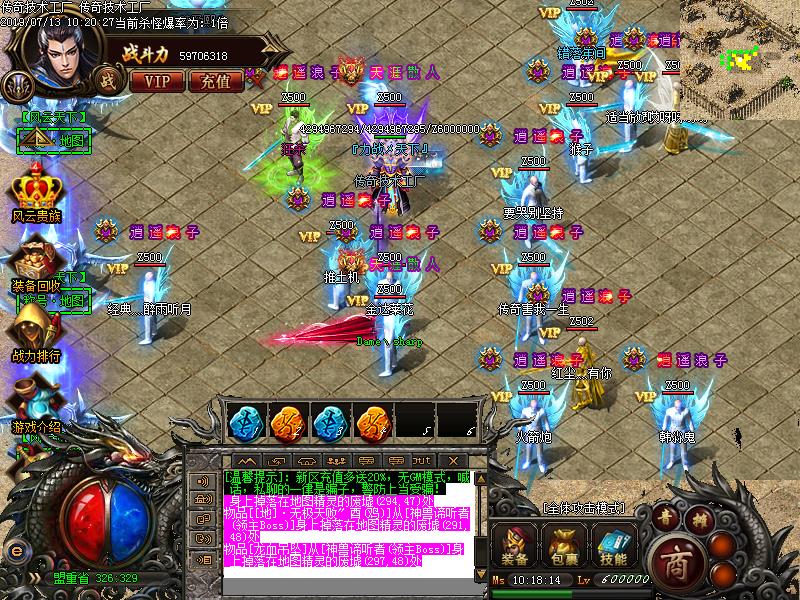800x600 pixels.
Task: Open 装备回收 equipment recycling chest
Action: coord(37,259)
